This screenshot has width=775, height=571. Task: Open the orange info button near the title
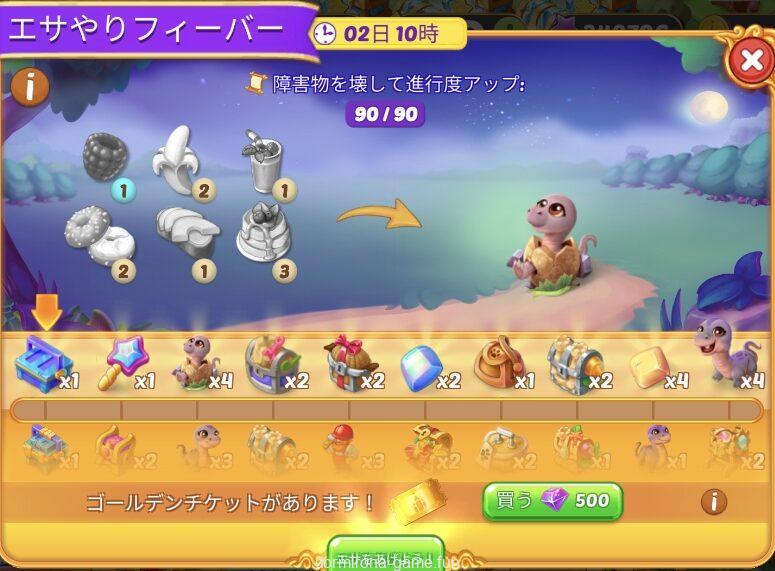click(31, 87)
